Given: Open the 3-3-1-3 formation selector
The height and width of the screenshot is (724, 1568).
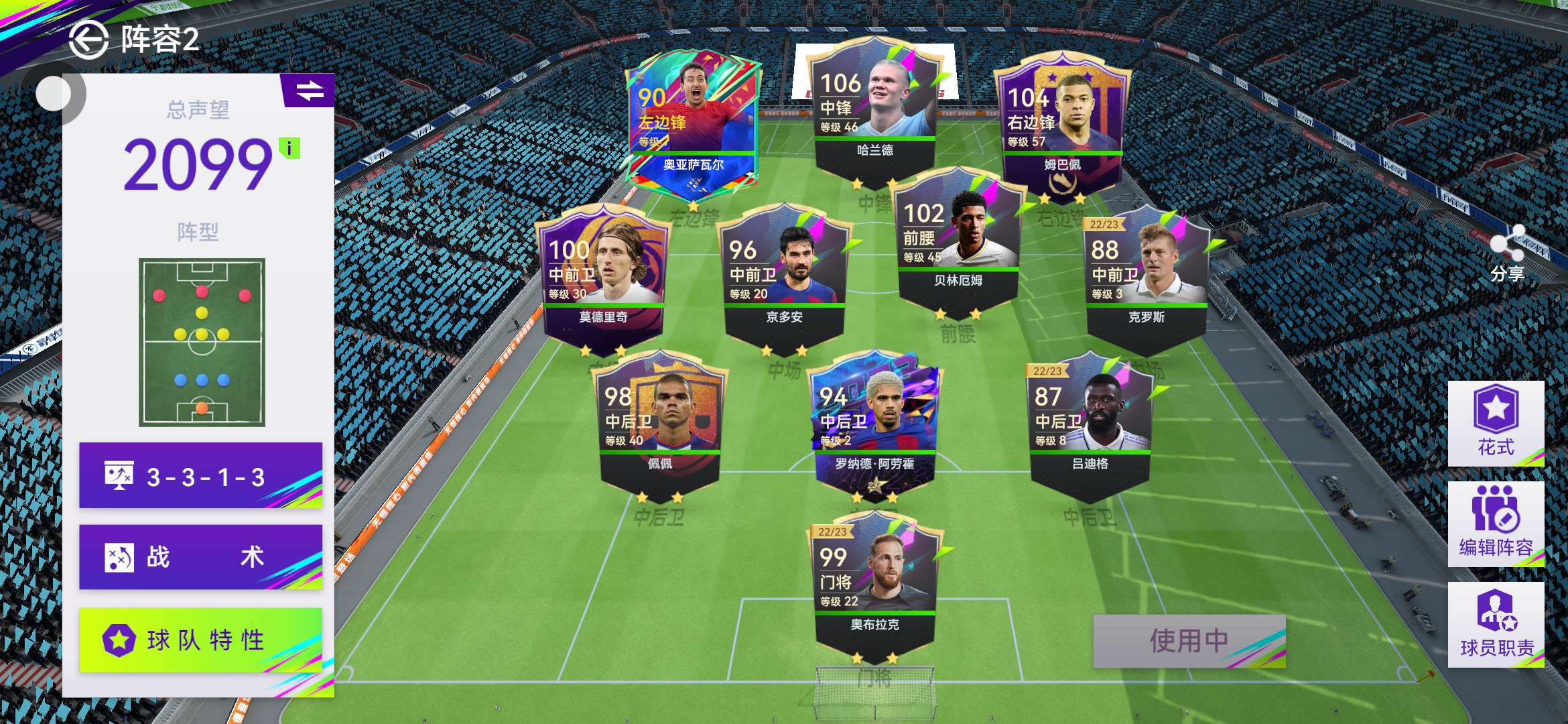Looking at the screenshot, I should tap(200, 476).
